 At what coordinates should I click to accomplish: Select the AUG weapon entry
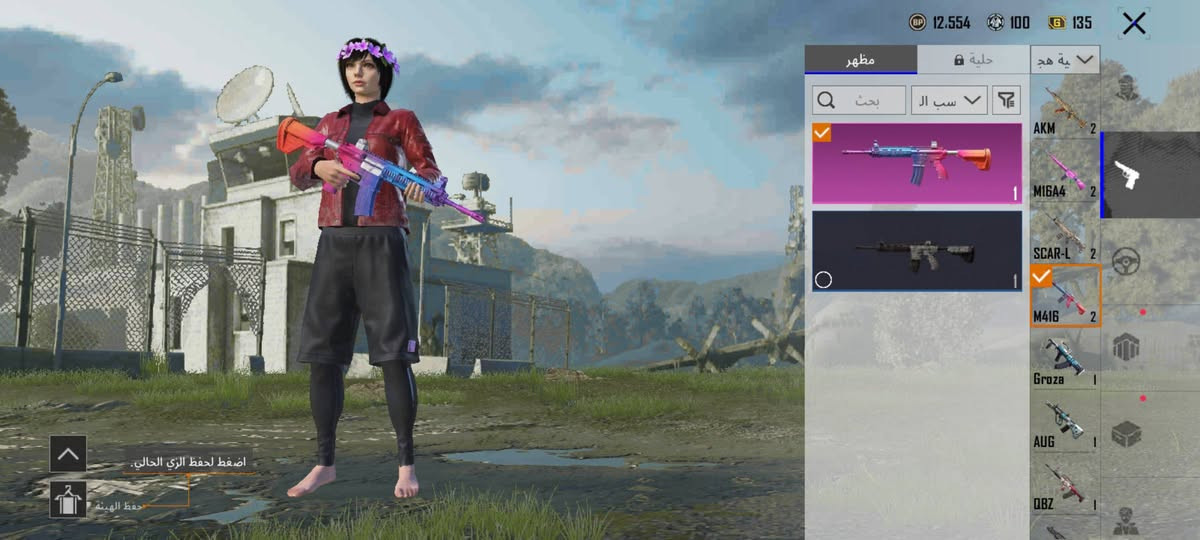[x=1065, y=423]
